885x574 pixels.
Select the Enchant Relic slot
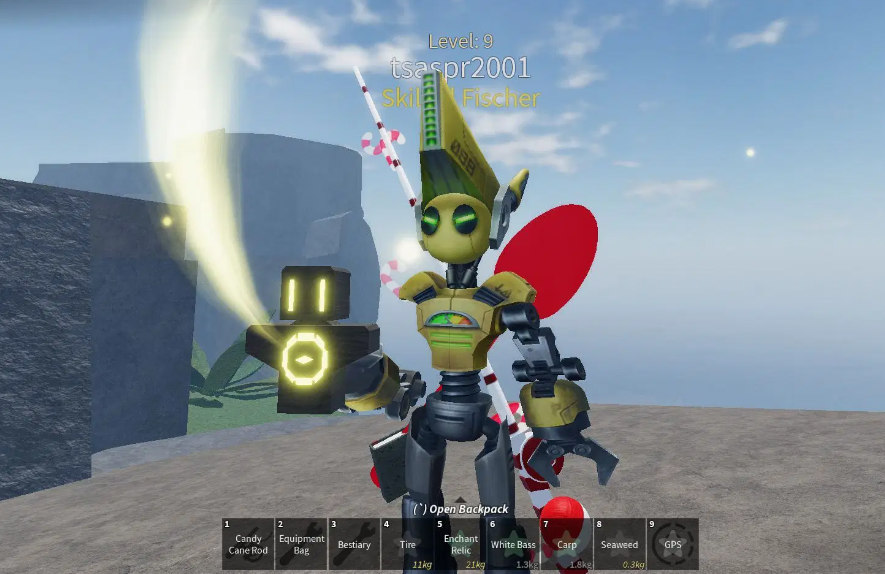pos(460,544)
